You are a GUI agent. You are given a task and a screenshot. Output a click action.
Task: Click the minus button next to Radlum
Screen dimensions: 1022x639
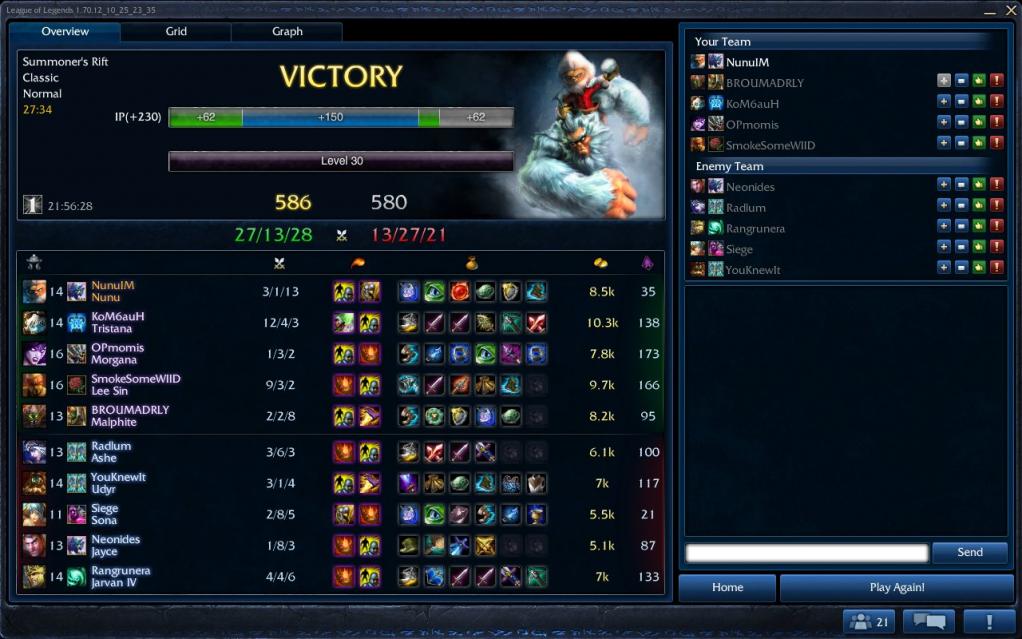[x=961, y=206]
